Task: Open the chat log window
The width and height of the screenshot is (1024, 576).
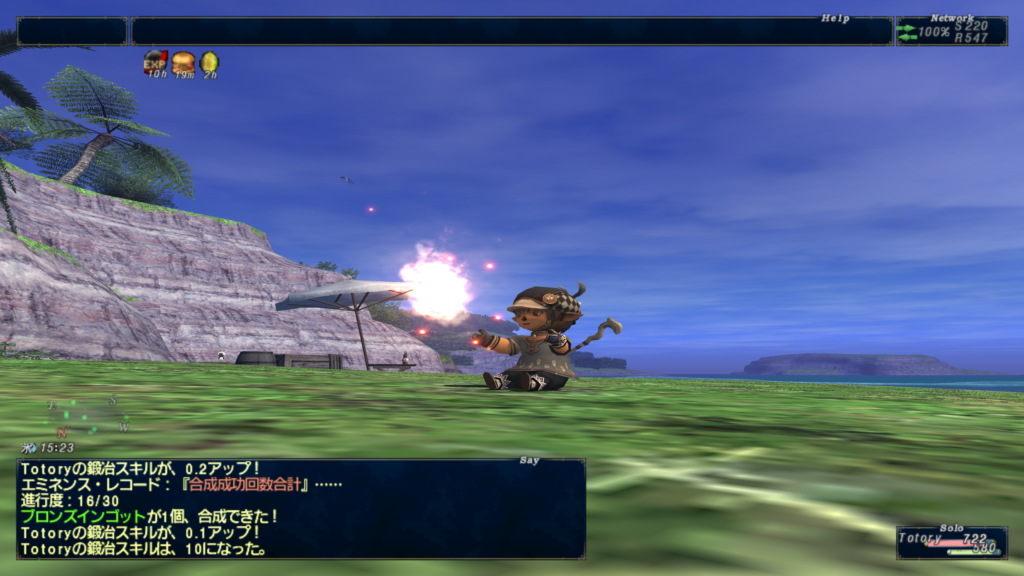Action: coord(301,508)
